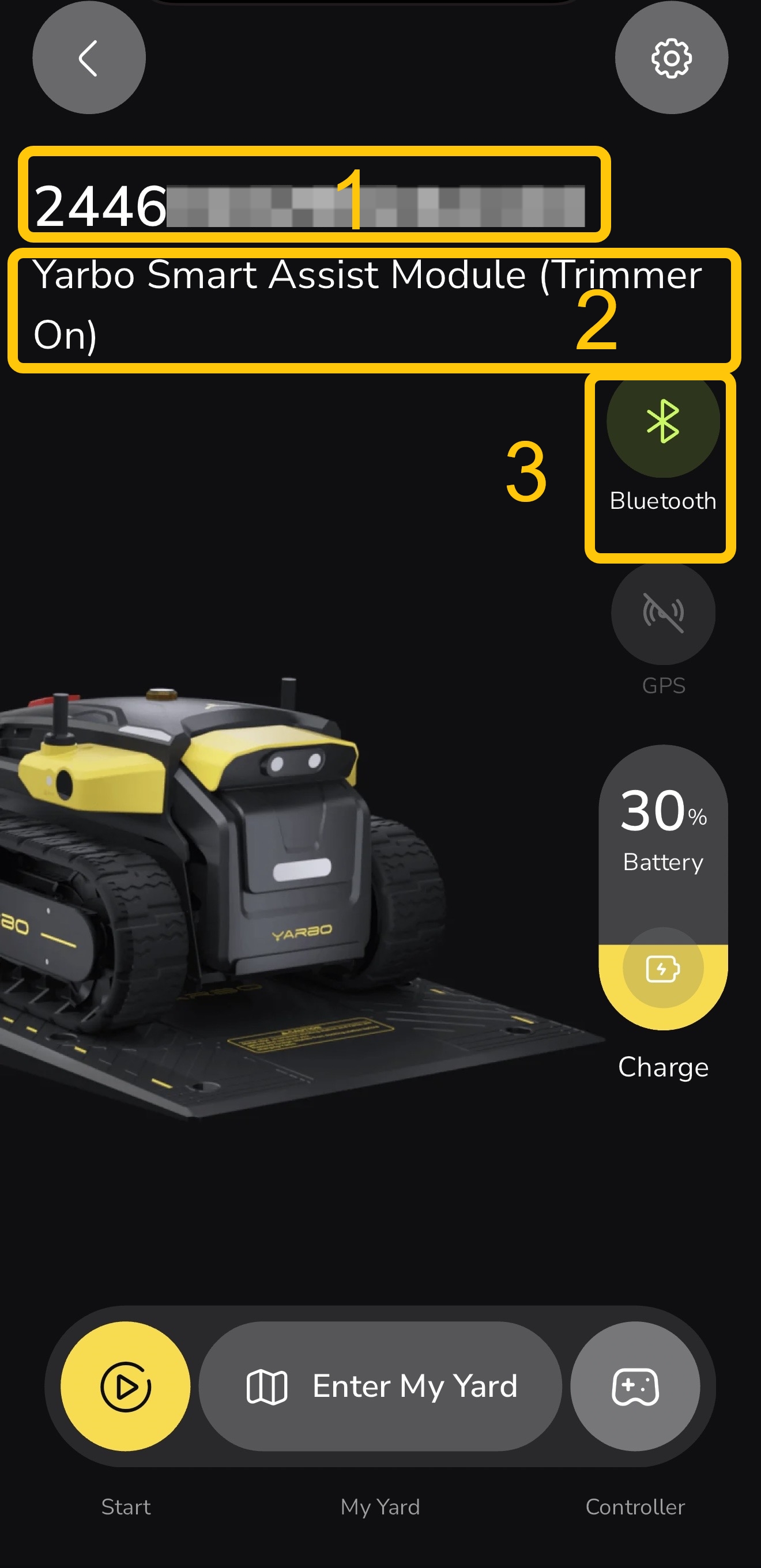The width and height of the screenshot is (761, 1568).
Task: Tap the Bluetooth connection icon
Action: tap(663, 421)
